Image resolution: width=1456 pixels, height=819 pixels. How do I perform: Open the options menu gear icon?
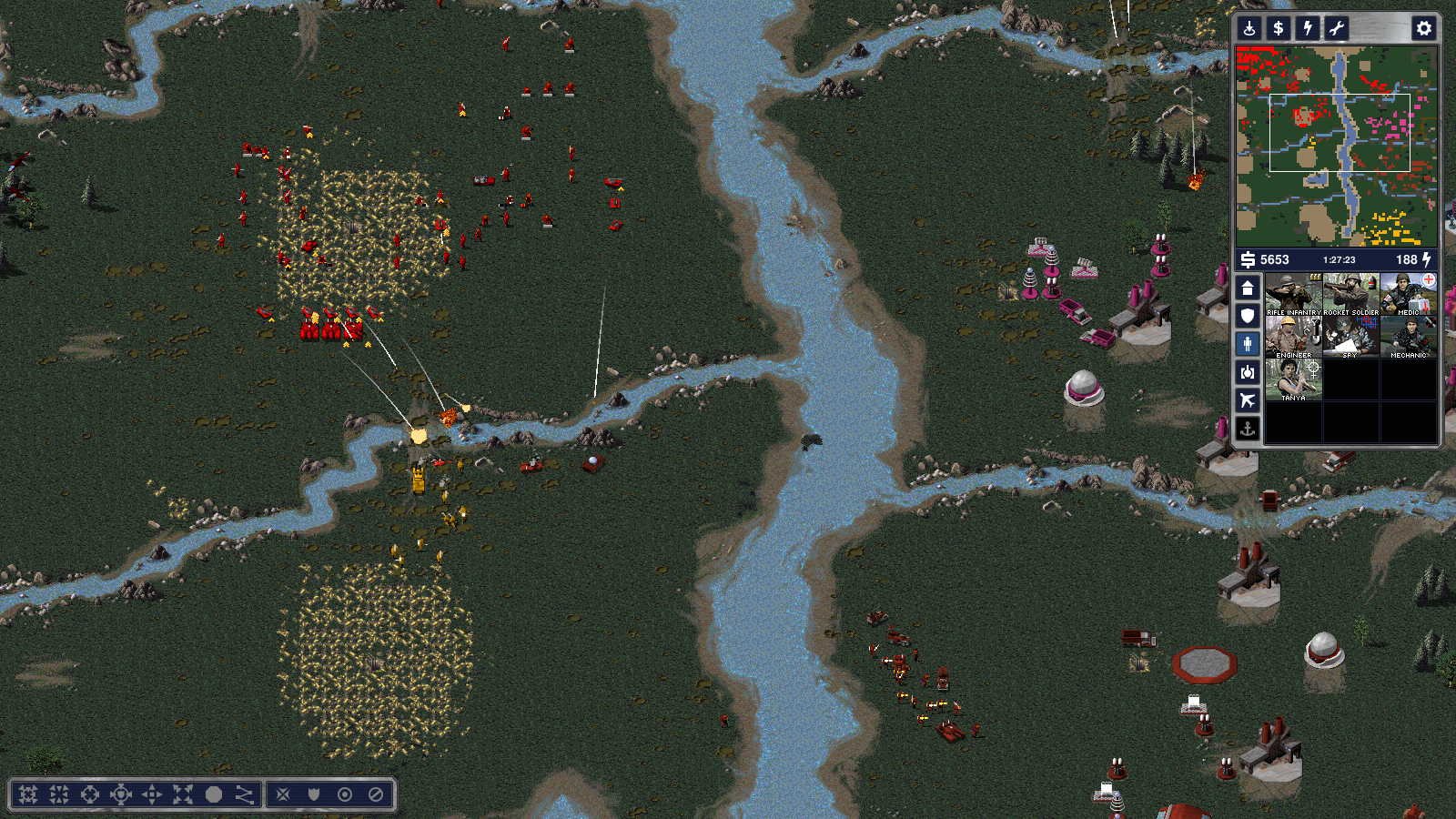click(x=1423, y=28)
